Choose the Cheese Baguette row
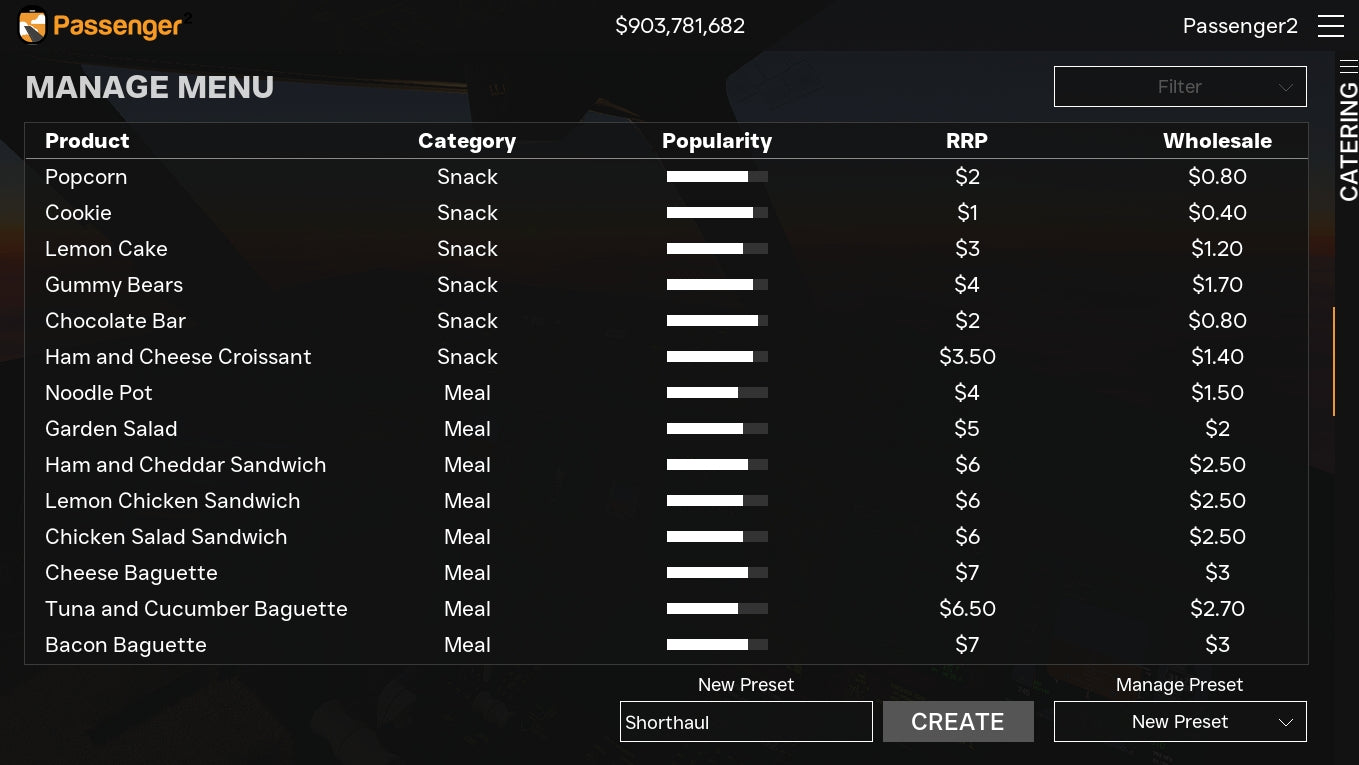 coord(131,573)
